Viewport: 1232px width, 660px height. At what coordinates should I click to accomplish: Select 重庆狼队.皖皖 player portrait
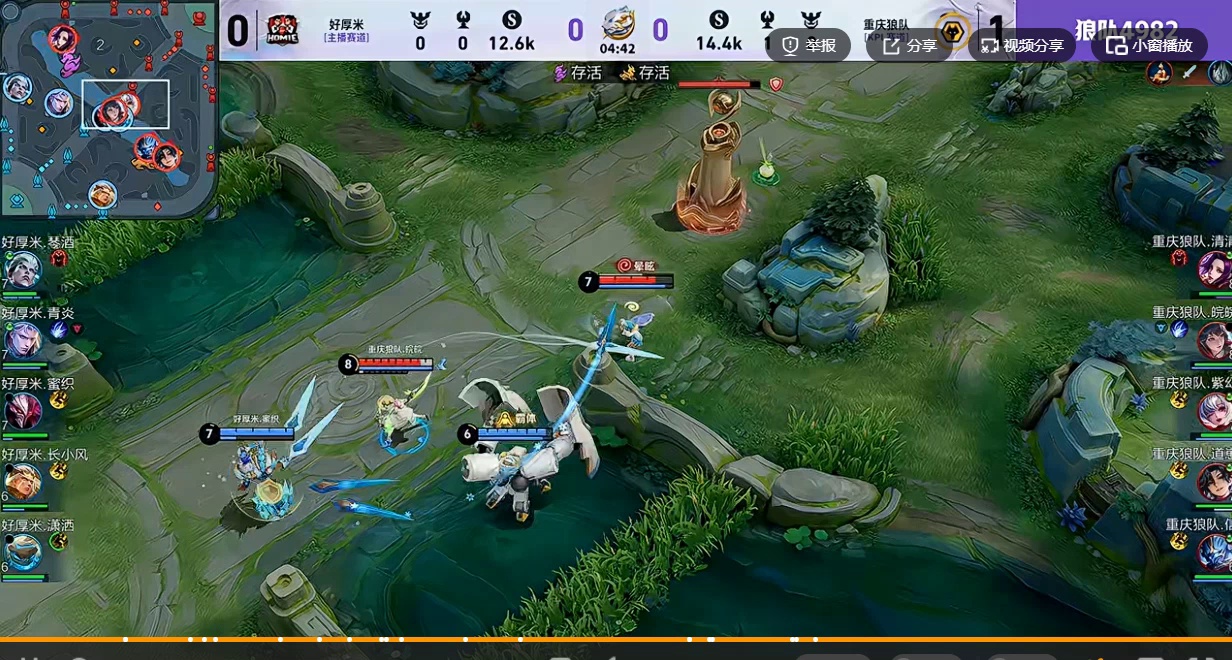click(1213, 340)
